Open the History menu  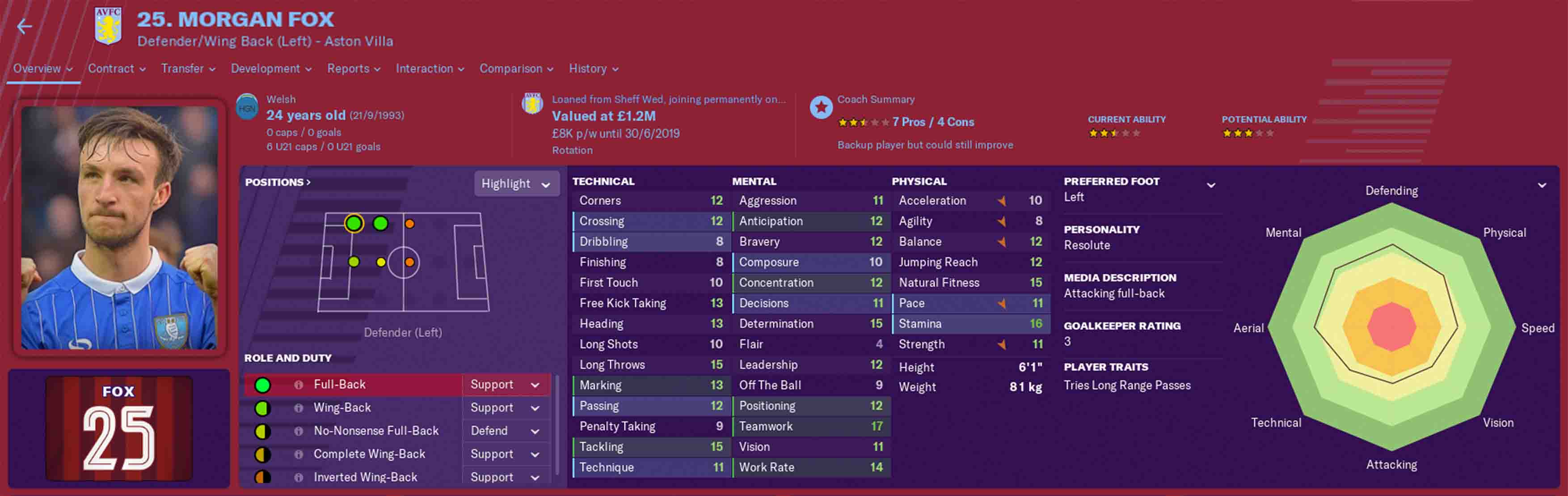[593, 69]
